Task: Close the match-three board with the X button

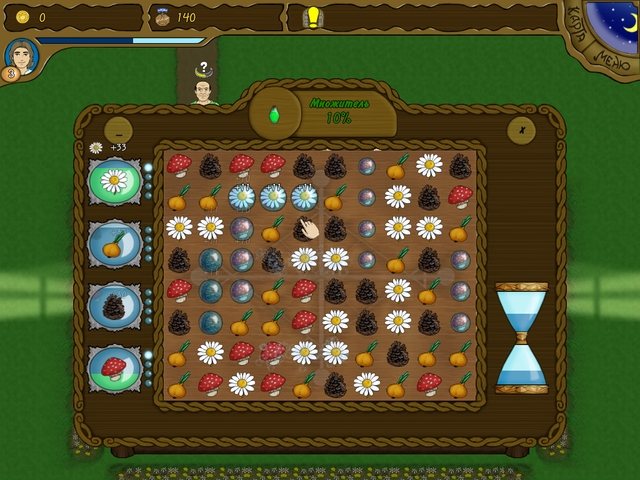Action: click(x=520, y=129)
